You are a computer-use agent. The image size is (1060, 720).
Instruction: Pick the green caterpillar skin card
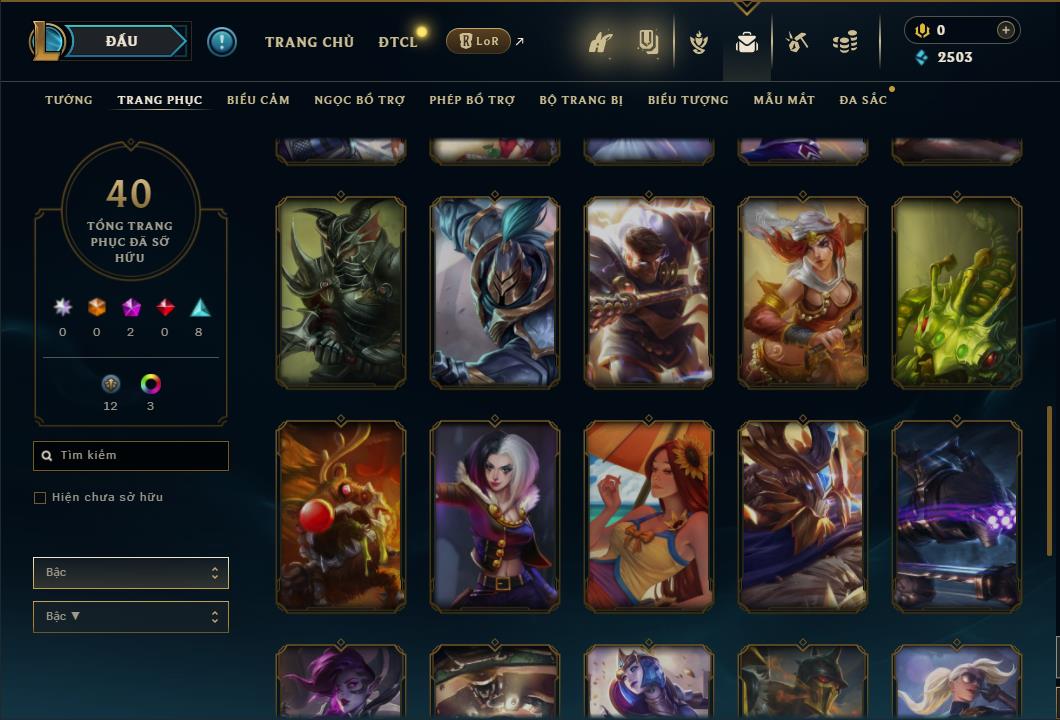[957, 292]
